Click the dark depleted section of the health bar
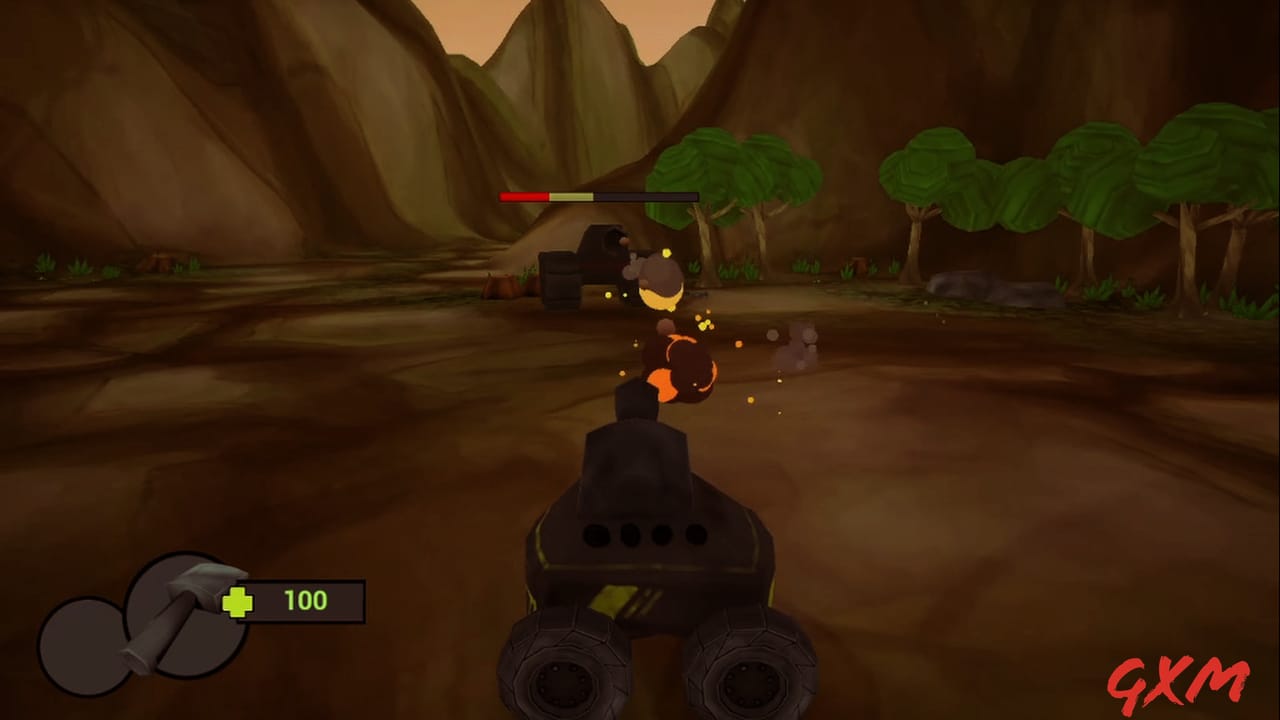 645,197
